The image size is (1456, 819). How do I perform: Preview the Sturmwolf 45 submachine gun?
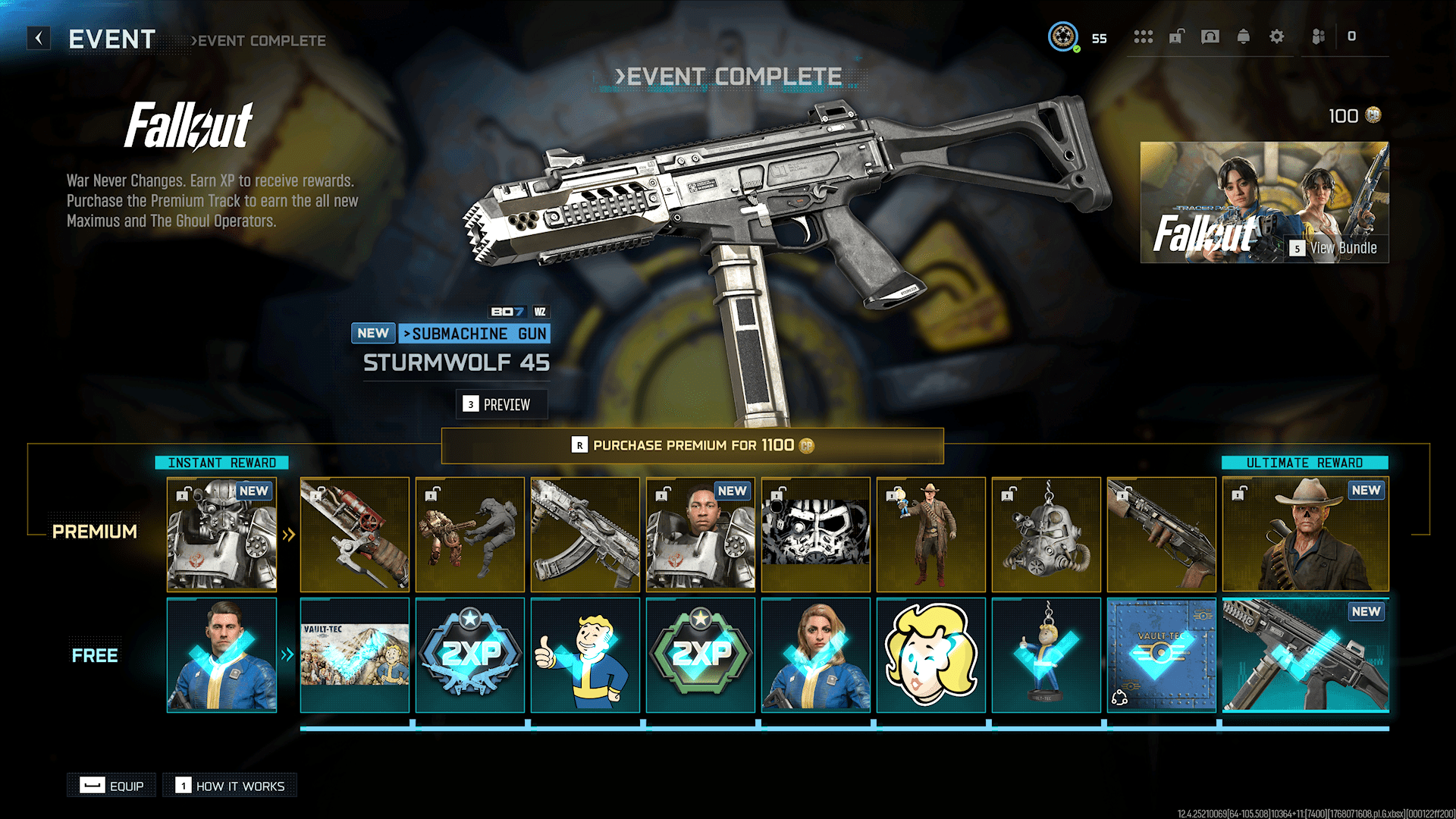click(501, 404)
